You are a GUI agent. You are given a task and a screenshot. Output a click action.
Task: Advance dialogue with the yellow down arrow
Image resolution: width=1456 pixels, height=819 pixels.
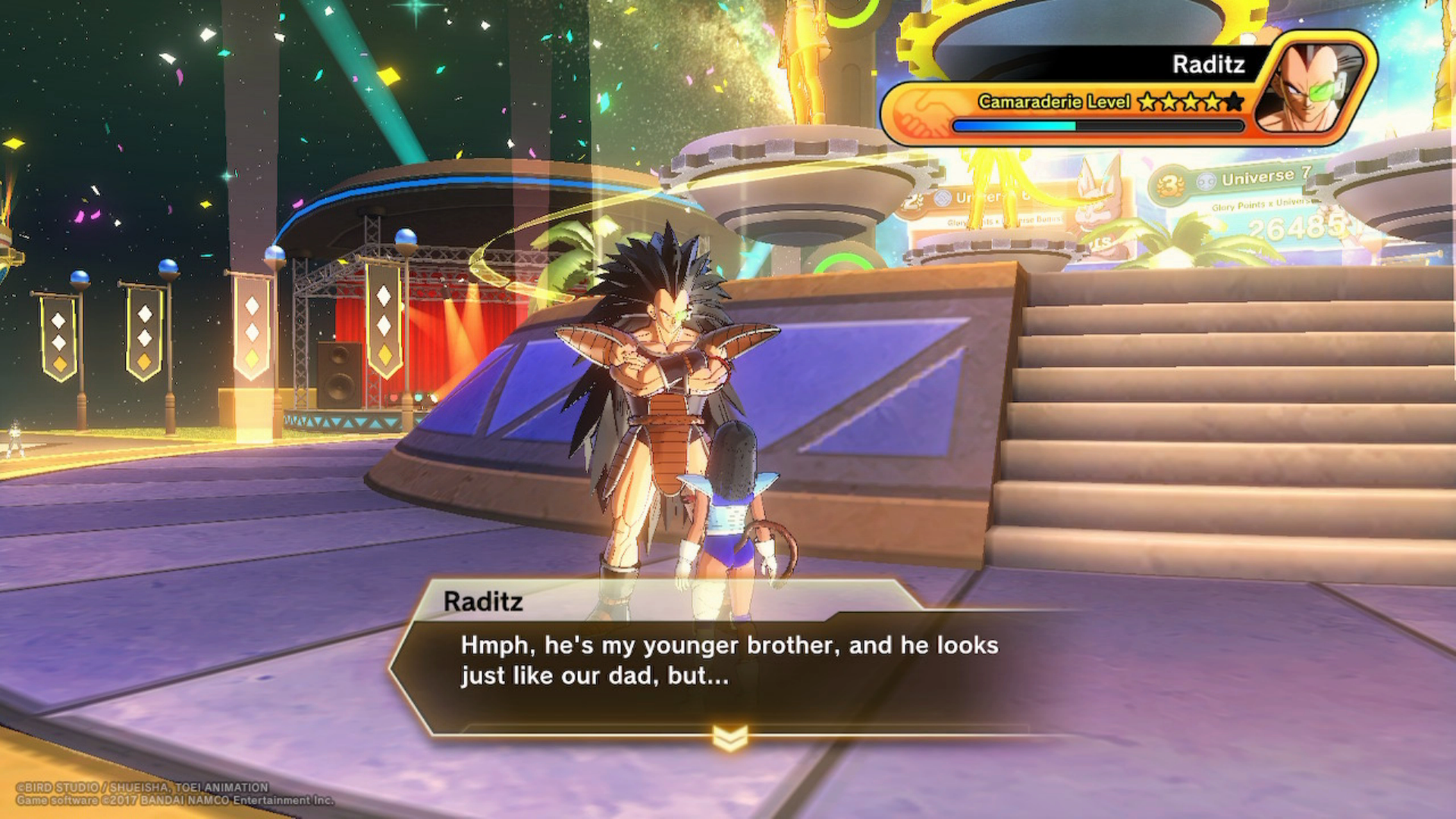click(x=730, y=737)
